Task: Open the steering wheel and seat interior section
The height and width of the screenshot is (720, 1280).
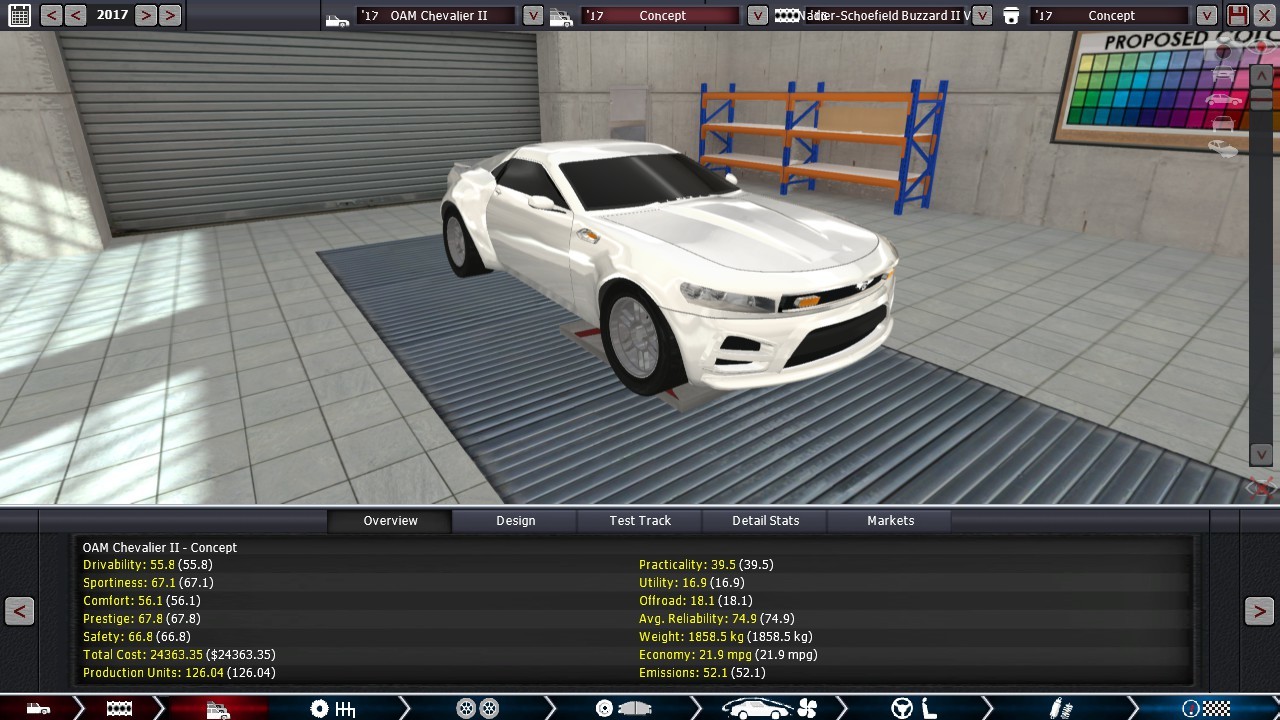Action: [913, 708]
